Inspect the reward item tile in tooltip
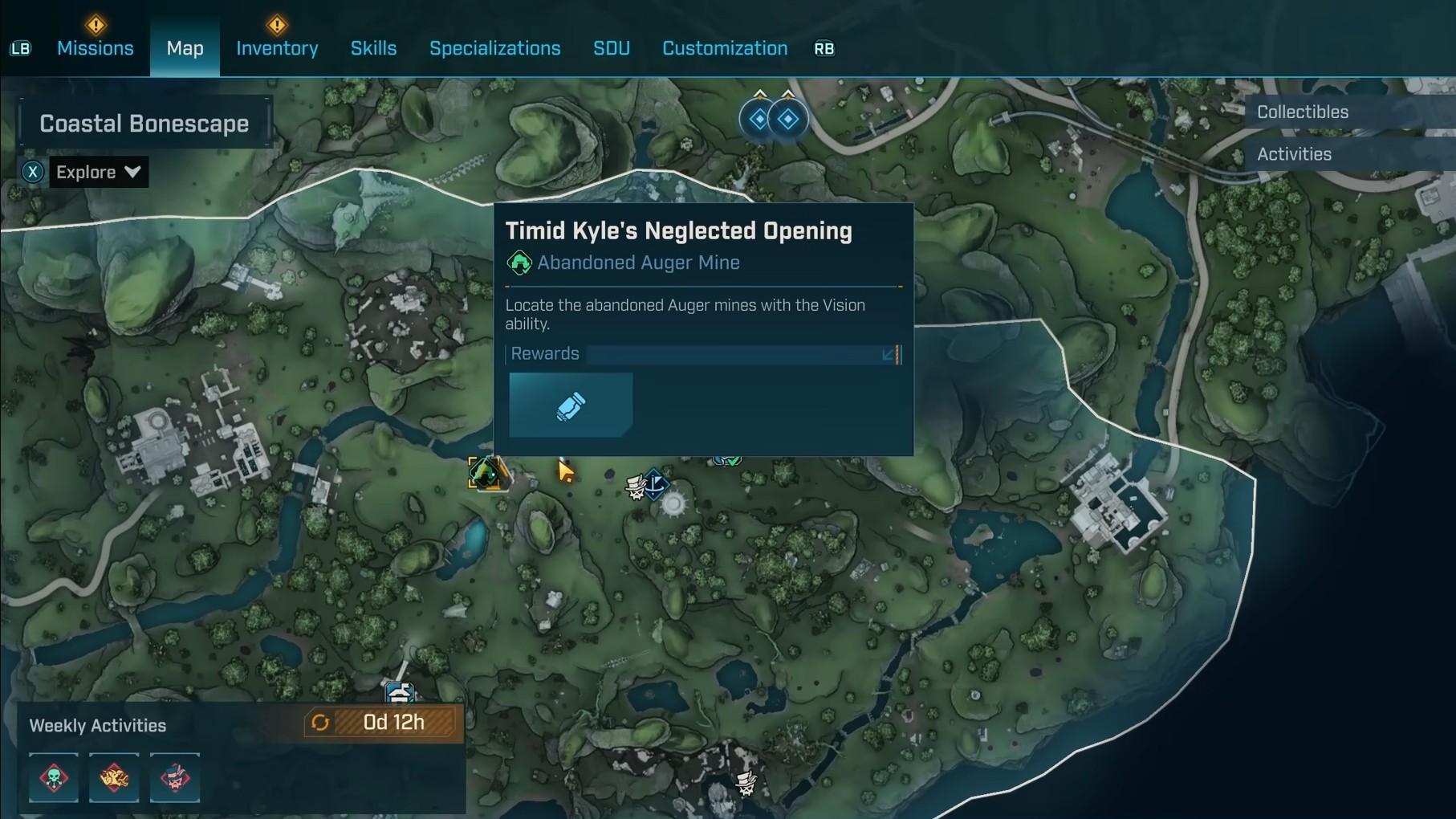Viewport: 1456px width, 819px height. click(571, 405)
